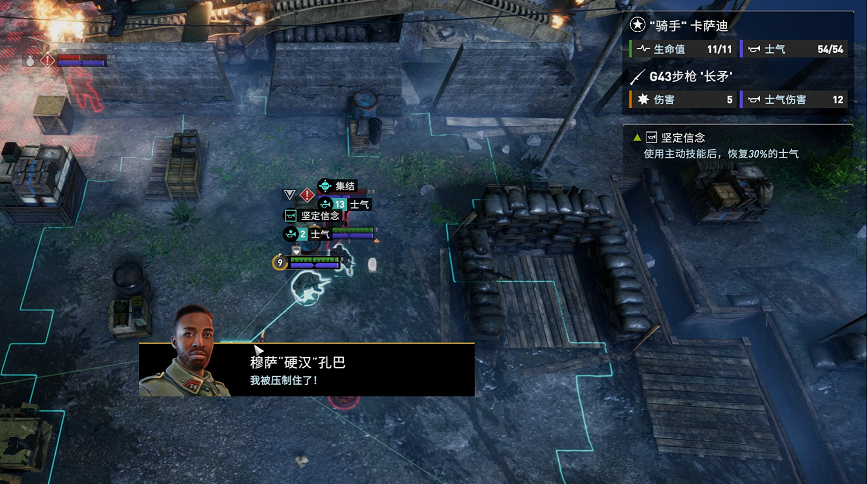The width and height of the screenshot is (867, 484).
Task: Click the red exclamation alert above the unit
Action: (x=307, y=194)
